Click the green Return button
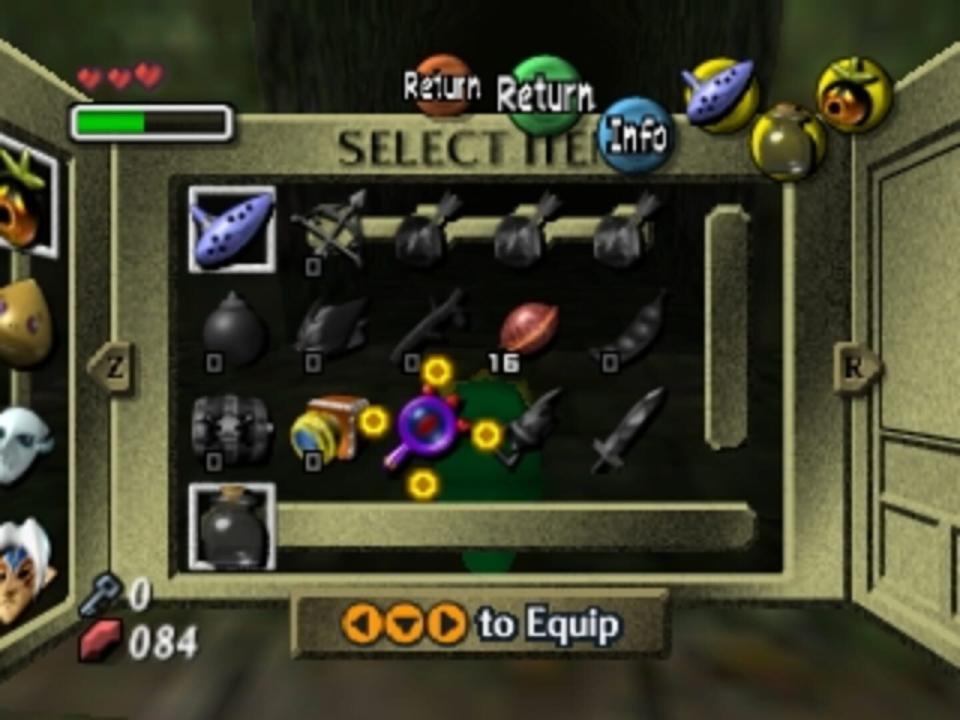Image resolution: width=960 pixels, height=720 pixels. 545,95
